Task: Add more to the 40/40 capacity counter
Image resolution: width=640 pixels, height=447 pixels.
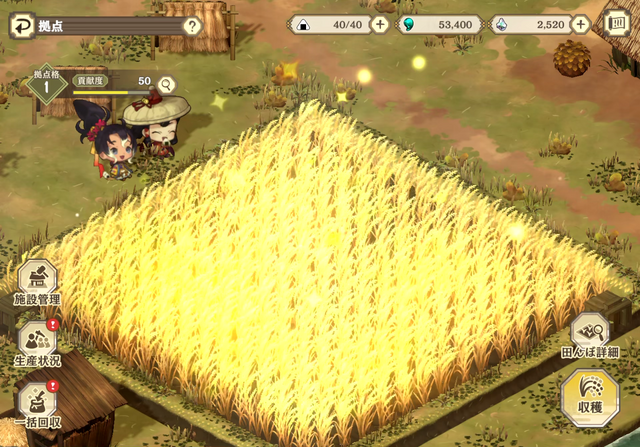Action: click(380, 25)
